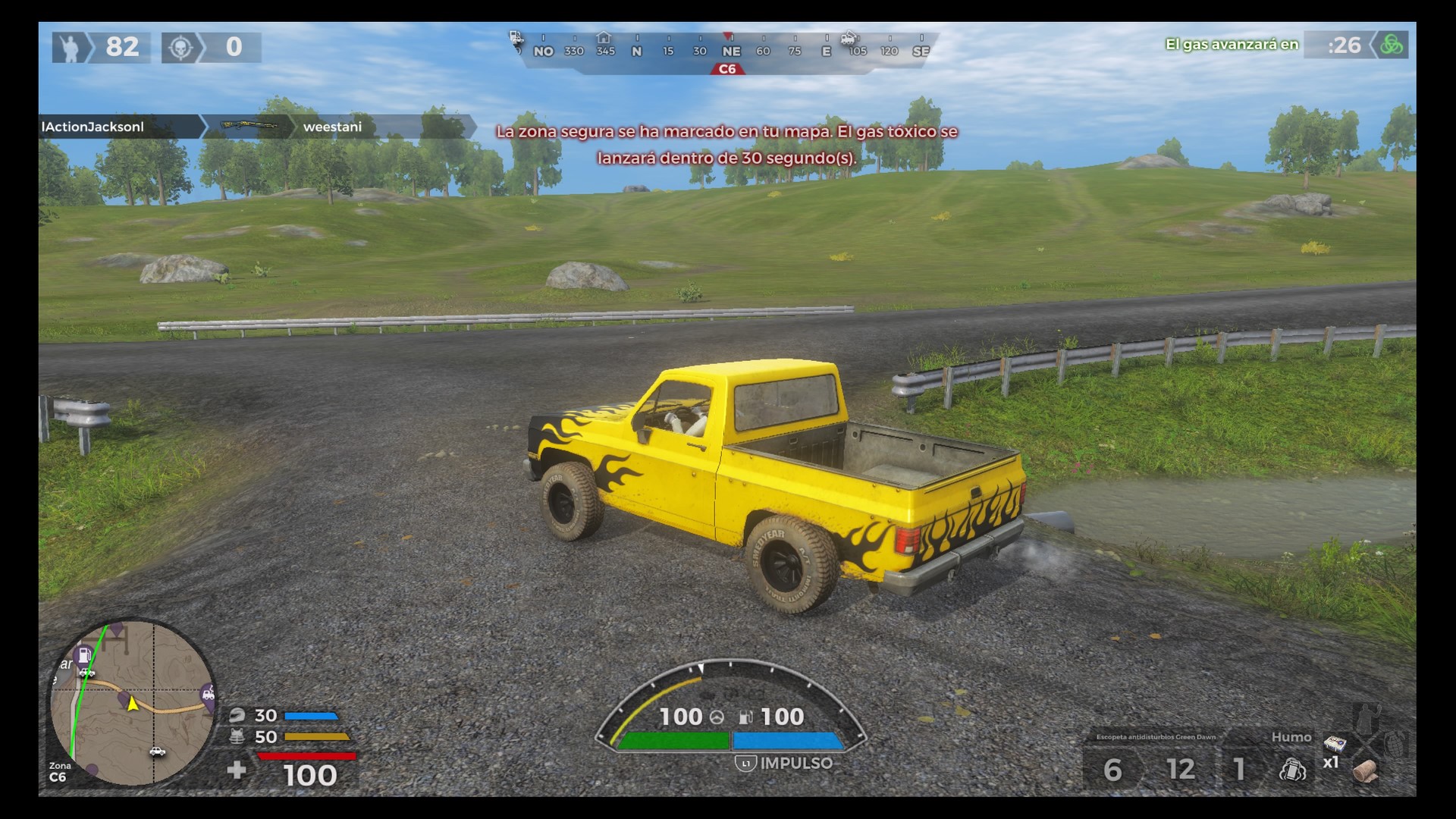Open the circular minimap
Viewport: 1456px width, 819px height.
[x=133, y=702]
